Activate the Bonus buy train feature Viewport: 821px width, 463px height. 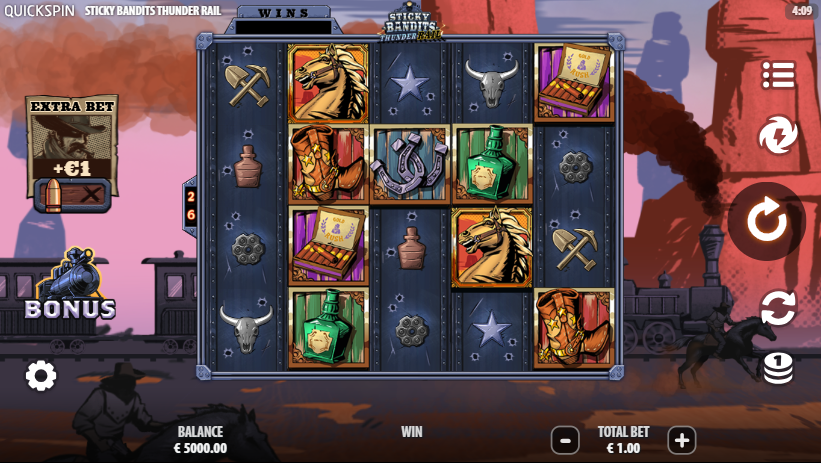pyautogui.click(x=70, y=287)
